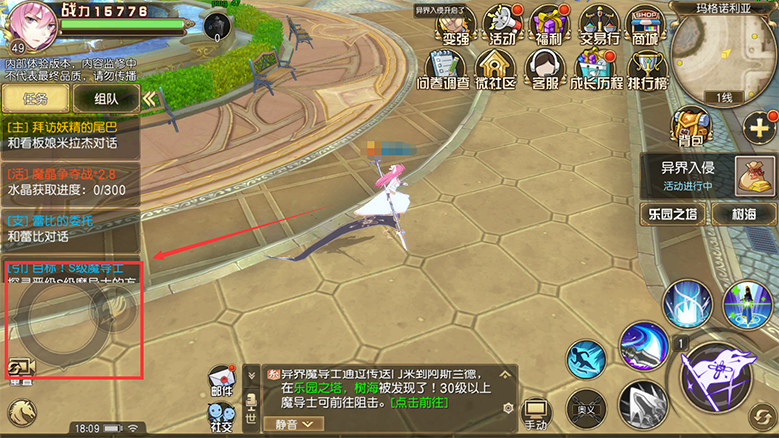Image resolution: width=779 pixels, height=438 pixels.
Task: Select the main quest 拜访妖精的尾巴
Action: tap(70, 135)
